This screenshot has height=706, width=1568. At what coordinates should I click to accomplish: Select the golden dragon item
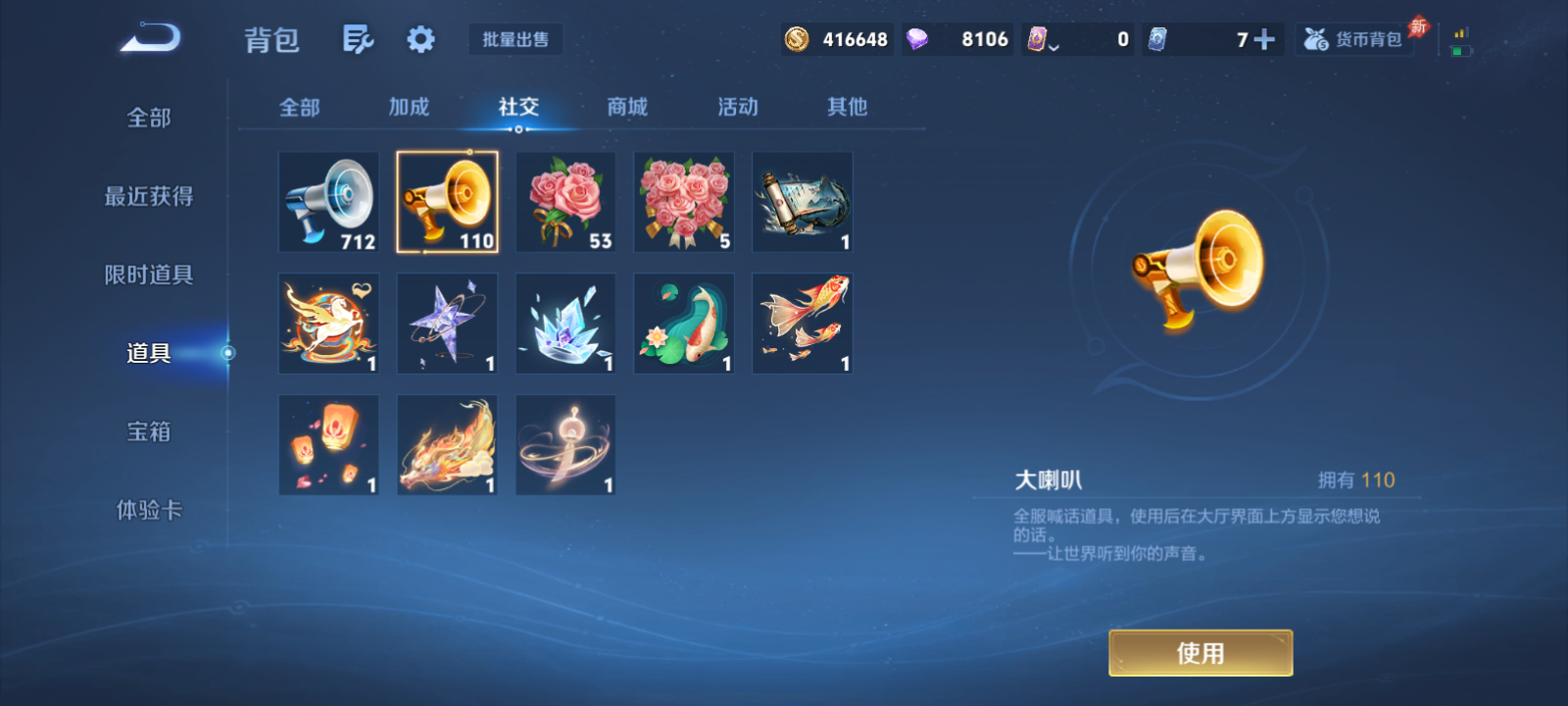point(447,444)
